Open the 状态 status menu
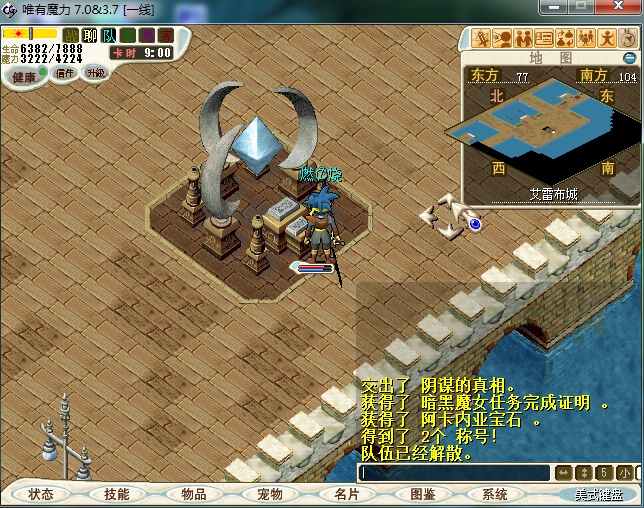644x508 pixels. [x=41, y=494]
